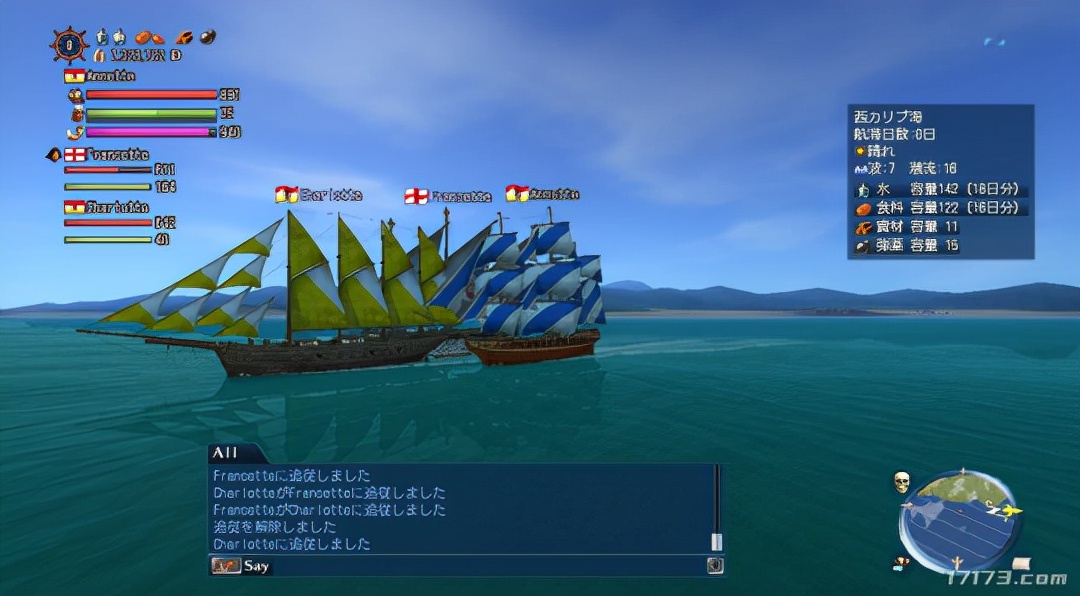Select Charlotte's name tag above the ship

coord(320,195)
